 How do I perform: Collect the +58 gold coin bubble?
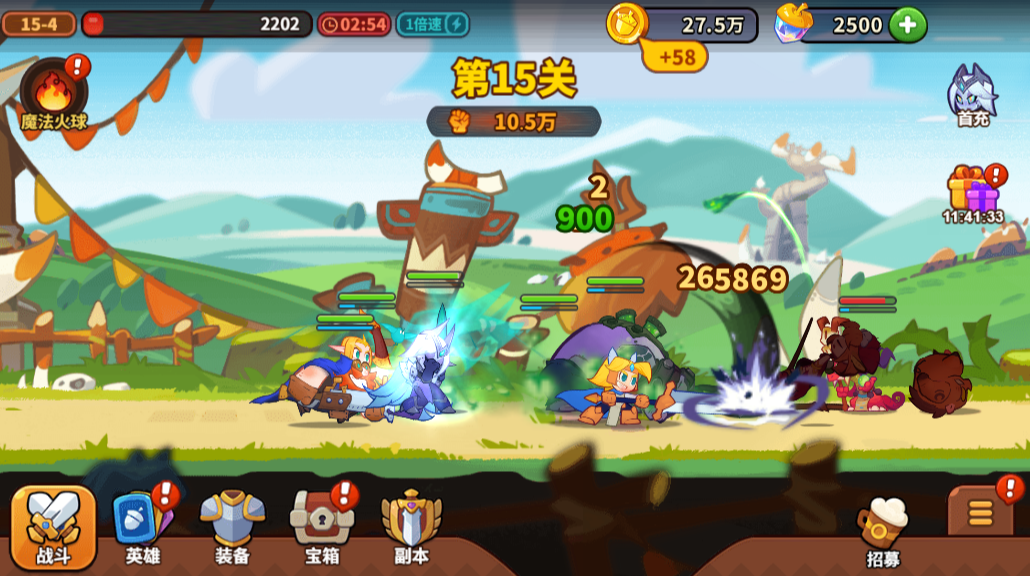click(675, 57)
